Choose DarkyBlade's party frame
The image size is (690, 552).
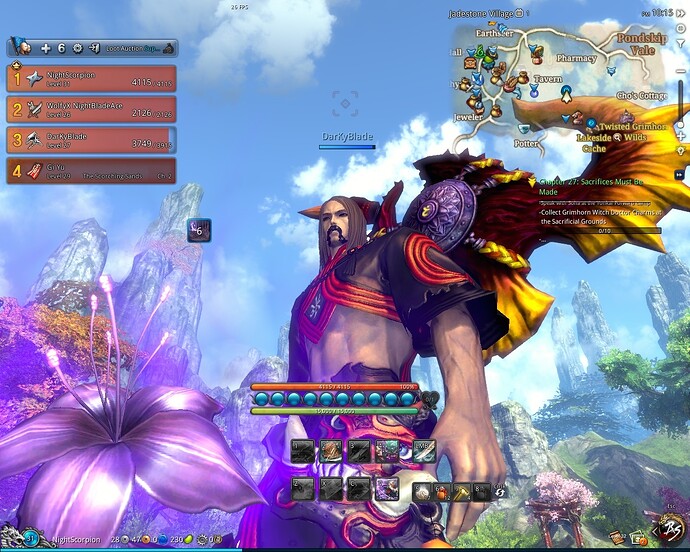pyautogui.click(x=92, y=140)
